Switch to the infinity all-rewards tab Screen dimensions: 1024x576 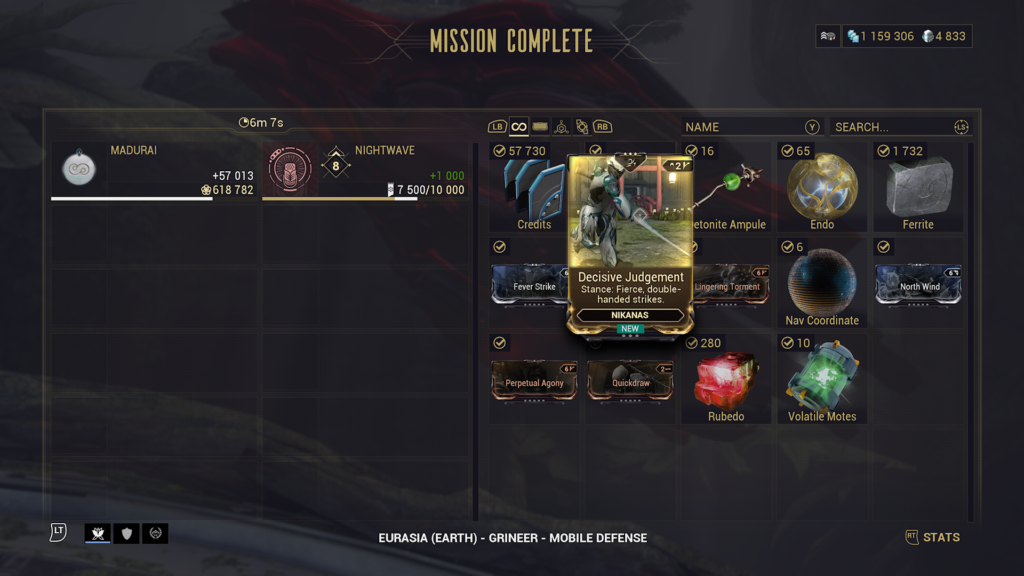point(519,127)
